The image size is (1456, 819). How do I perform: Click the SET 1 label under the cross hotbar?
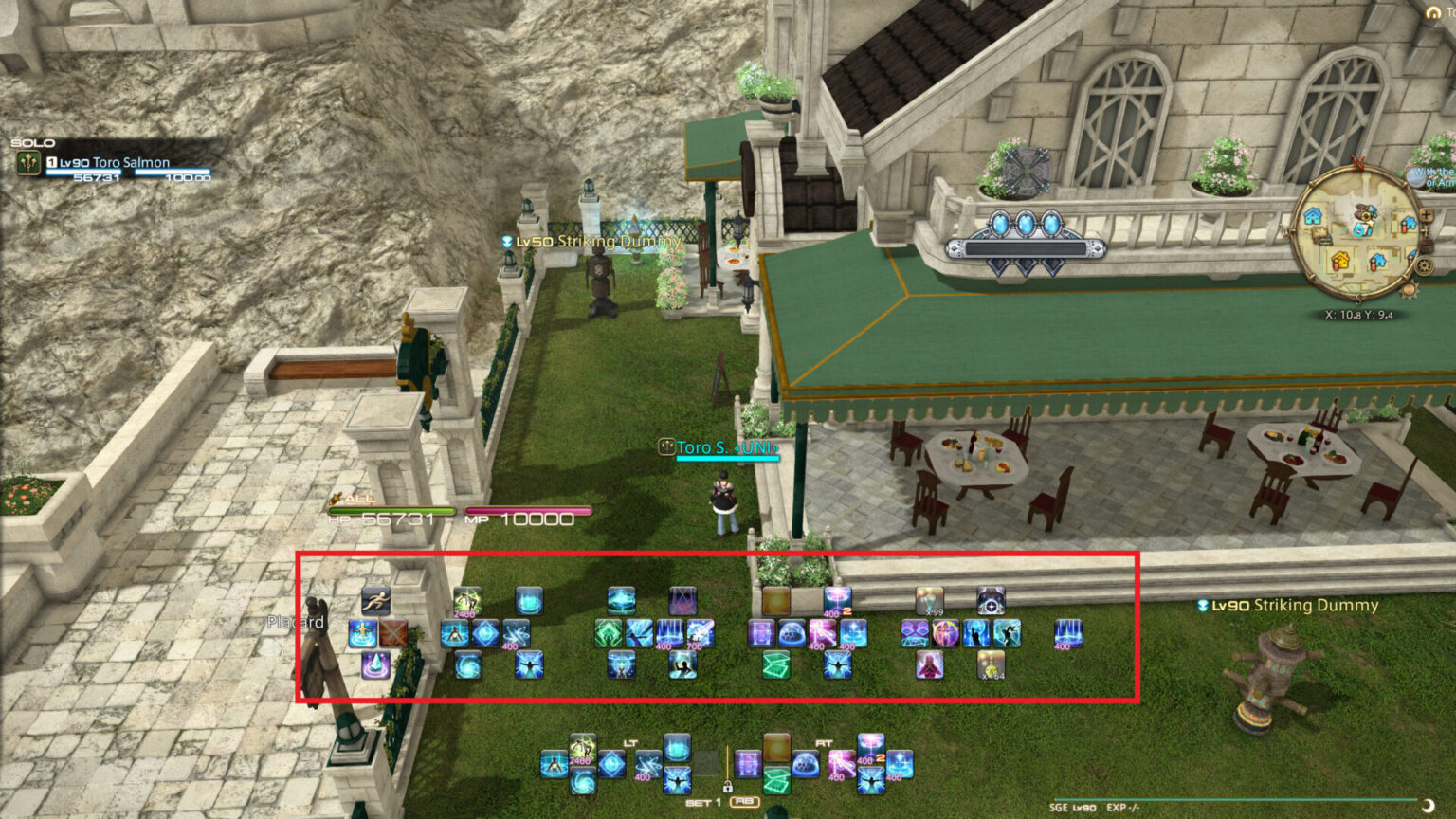pos(703,803)
